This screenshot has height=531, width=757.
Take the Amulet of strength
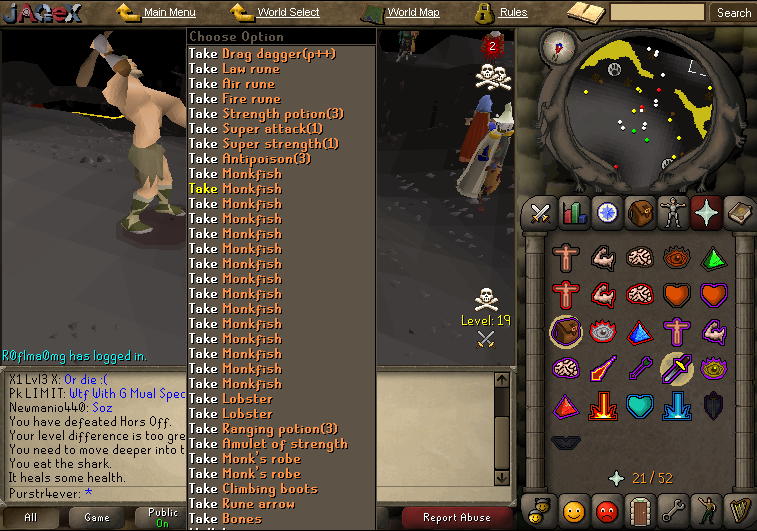(268, 444)
